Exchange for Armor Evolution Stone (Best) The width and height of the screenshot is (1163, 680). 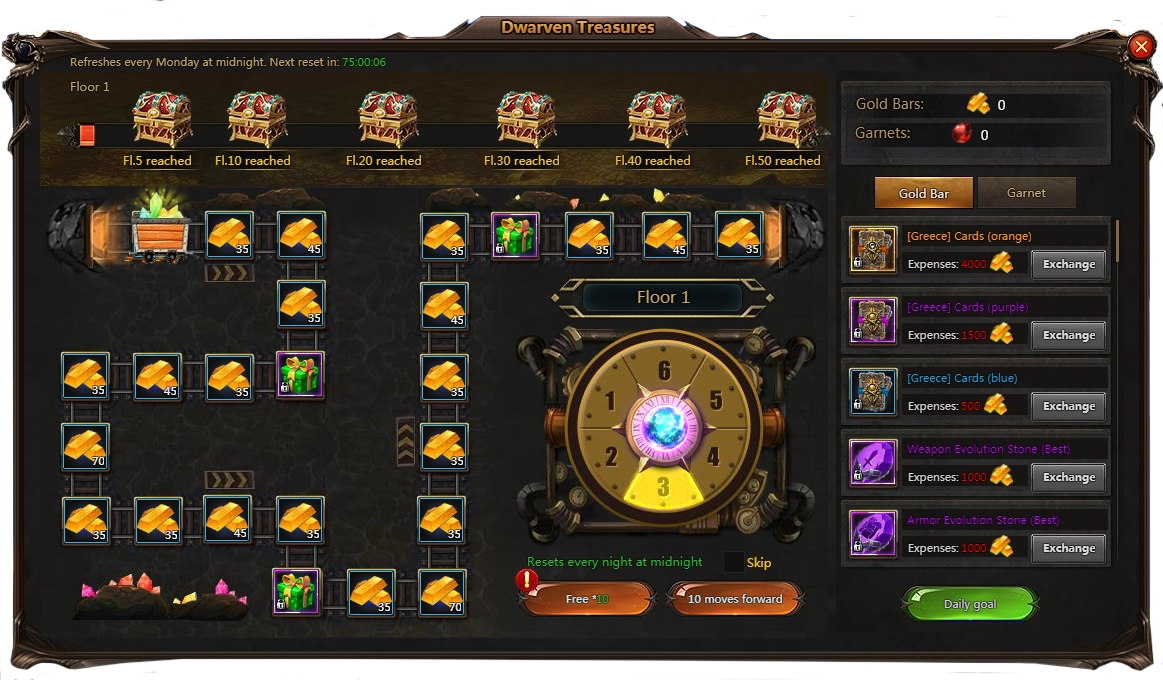coord(1068,549)
